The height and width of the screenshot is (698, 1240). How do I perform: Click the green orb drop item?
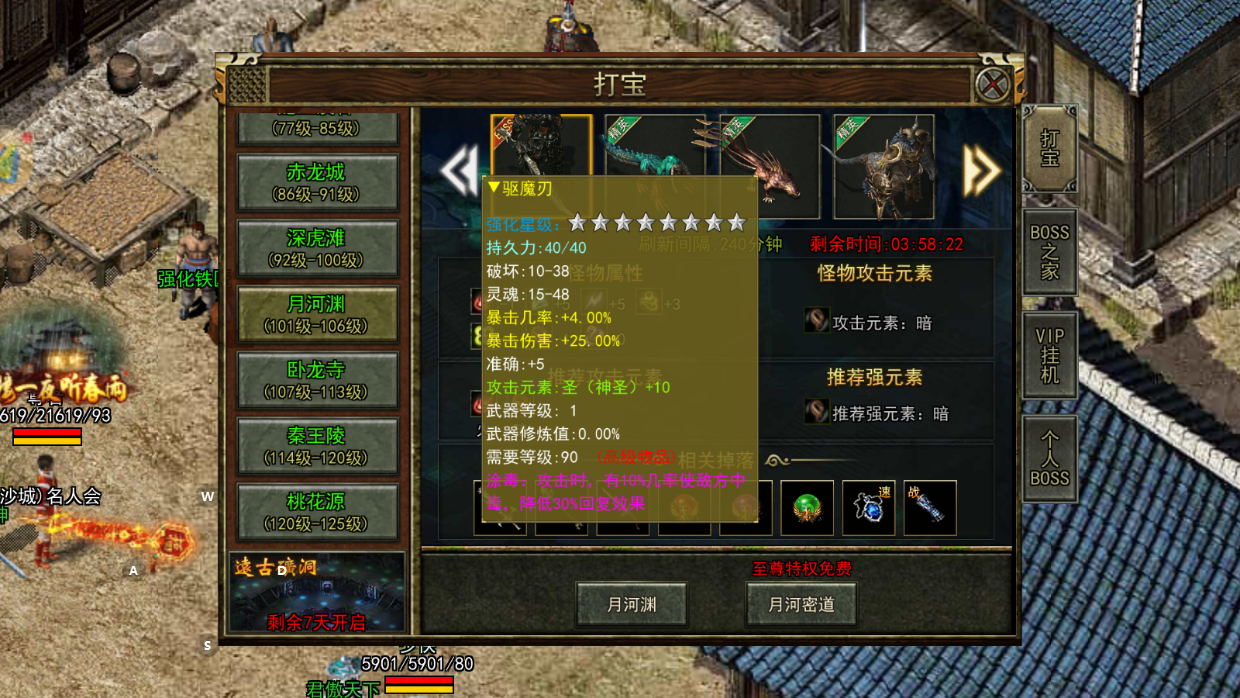[x=807, y=508]
